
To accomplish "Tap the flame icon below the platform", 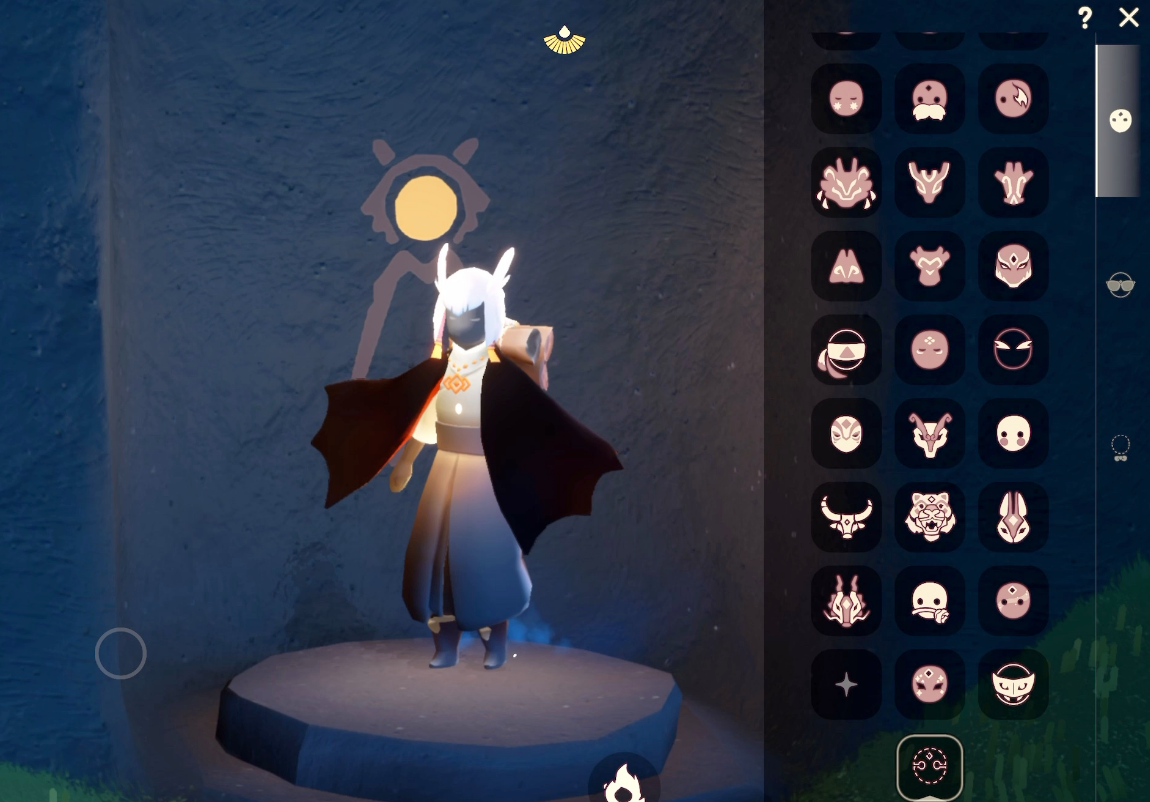I will 624,781.
